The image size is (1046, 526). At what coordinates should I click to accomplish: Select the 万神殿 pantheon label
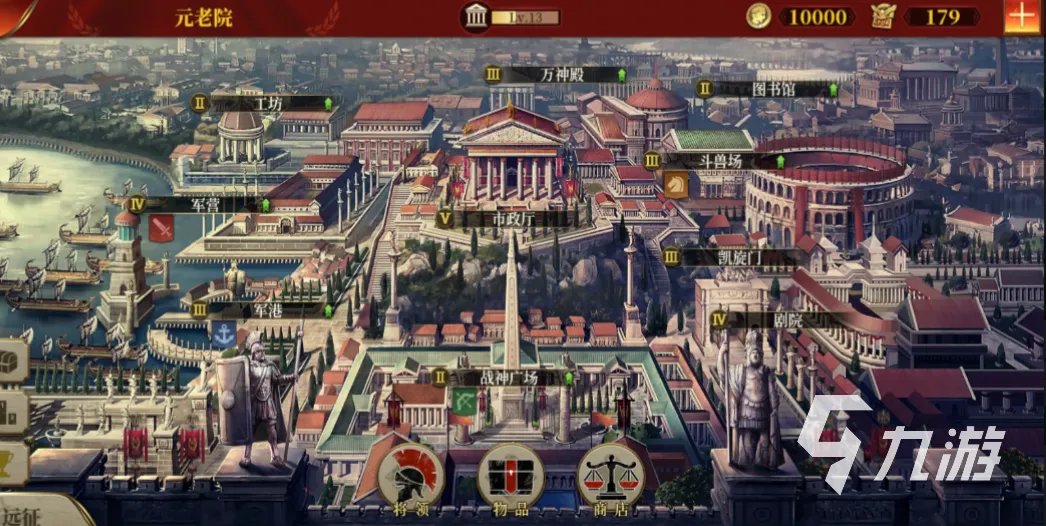560,74
